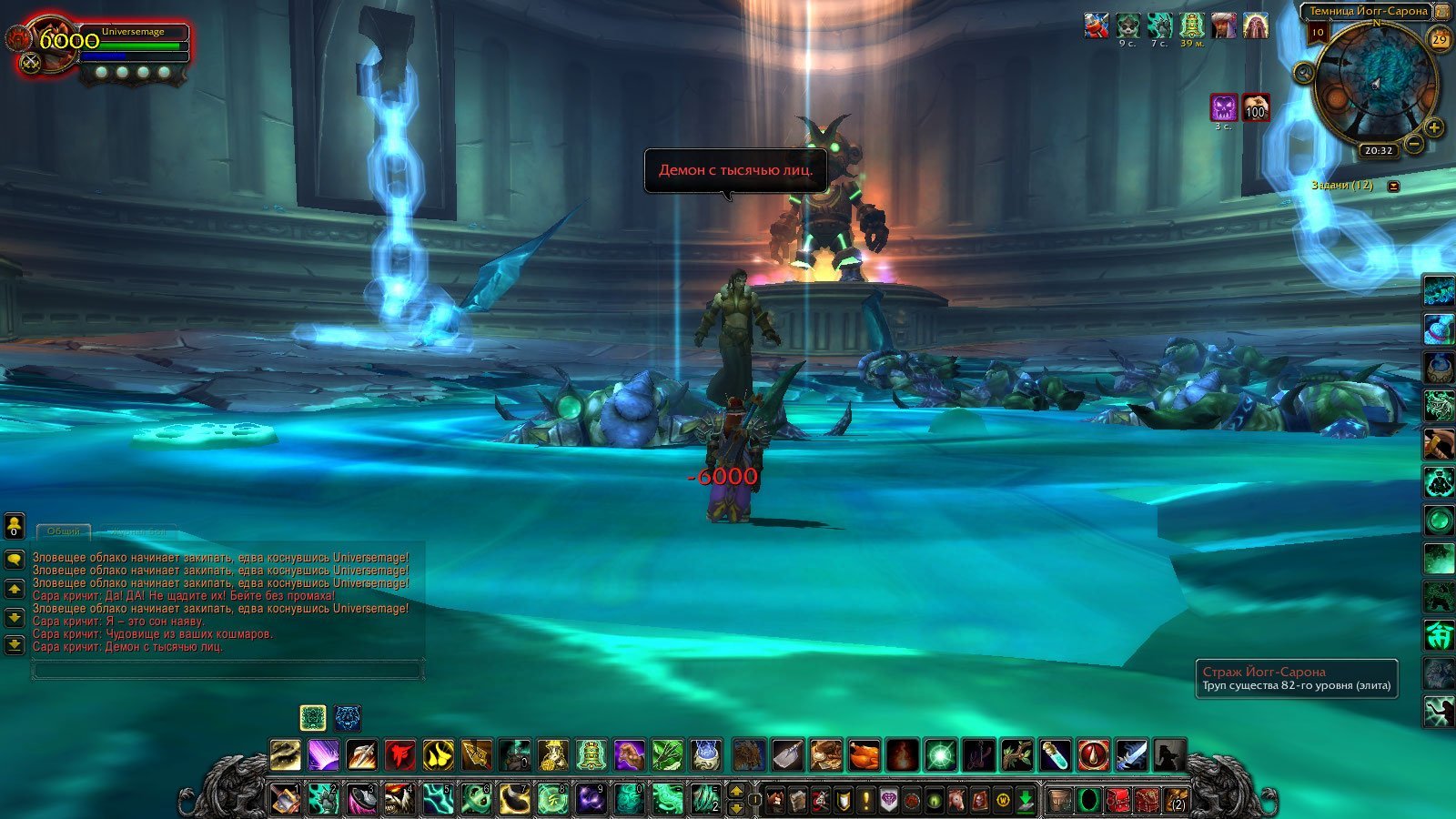The height and width of the screenshot is (819, 1456).
Task: Toggle the minimap tracking magnifier button
Action: tap(1303, 73)
